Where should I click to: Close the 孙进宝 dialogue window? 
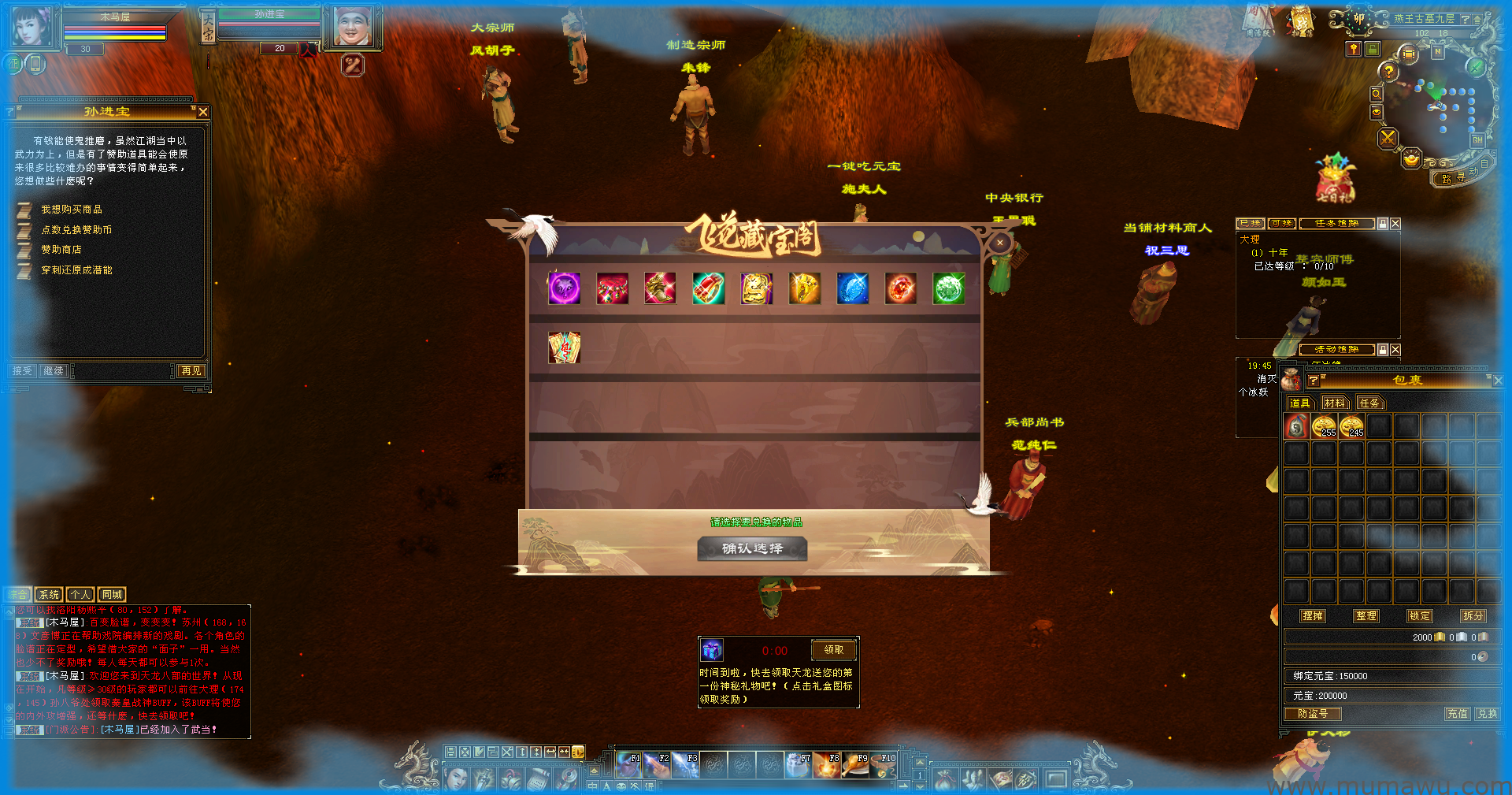203,112
